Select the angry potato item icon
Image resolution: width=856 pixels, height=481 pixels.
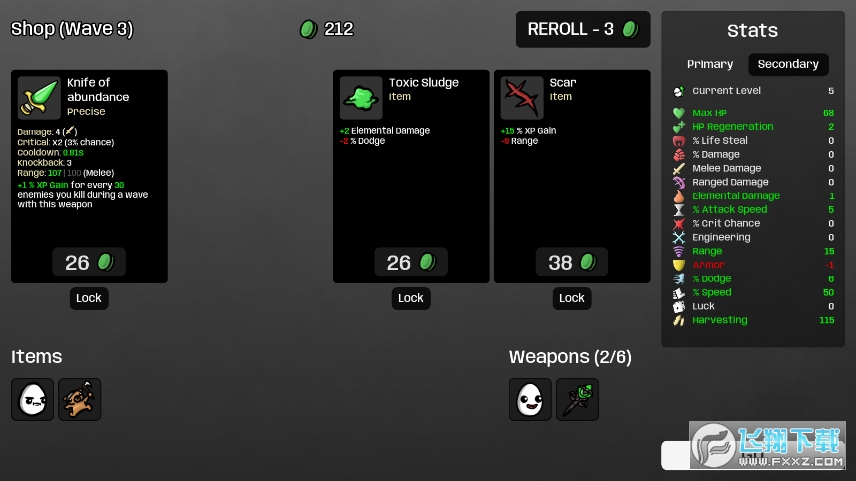pyautogui.click(x=33, y=399)
